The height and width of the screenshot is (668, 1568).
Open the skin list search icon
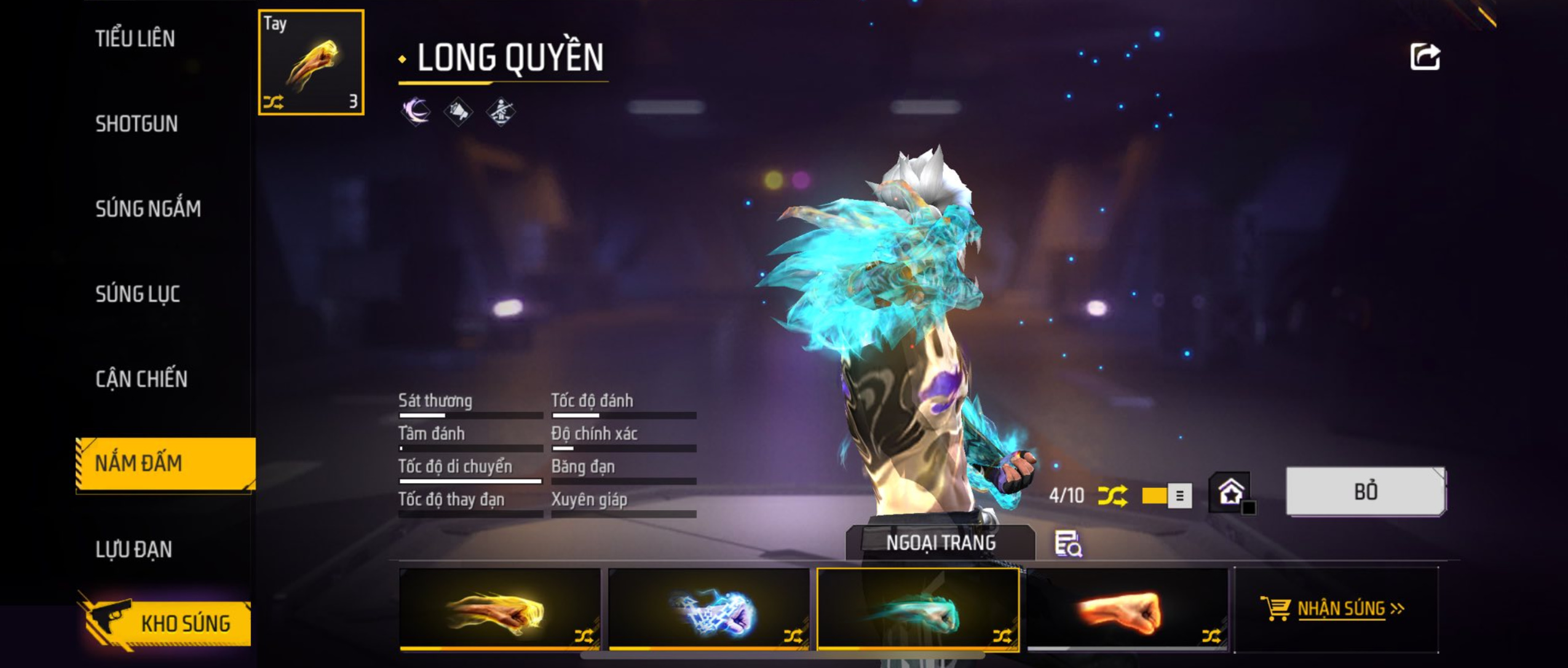(x=1068, y=544)
